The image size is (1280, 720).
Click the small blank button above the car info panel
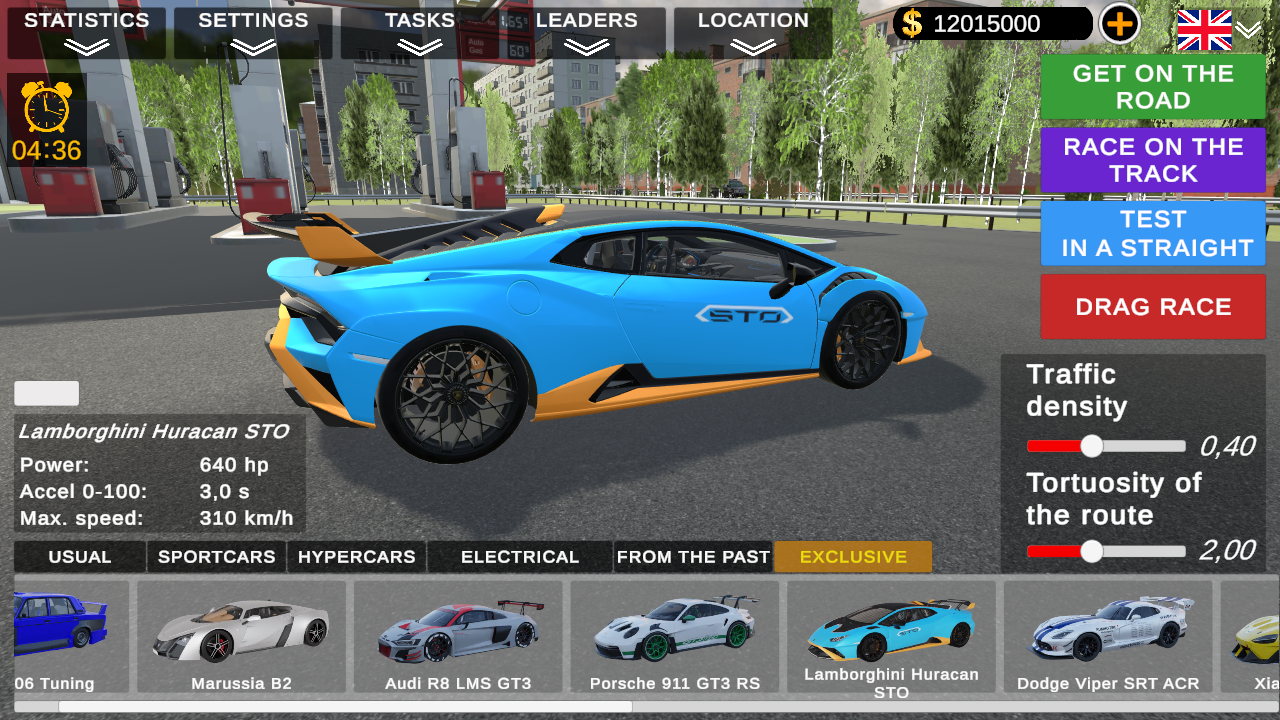(45, 393)
